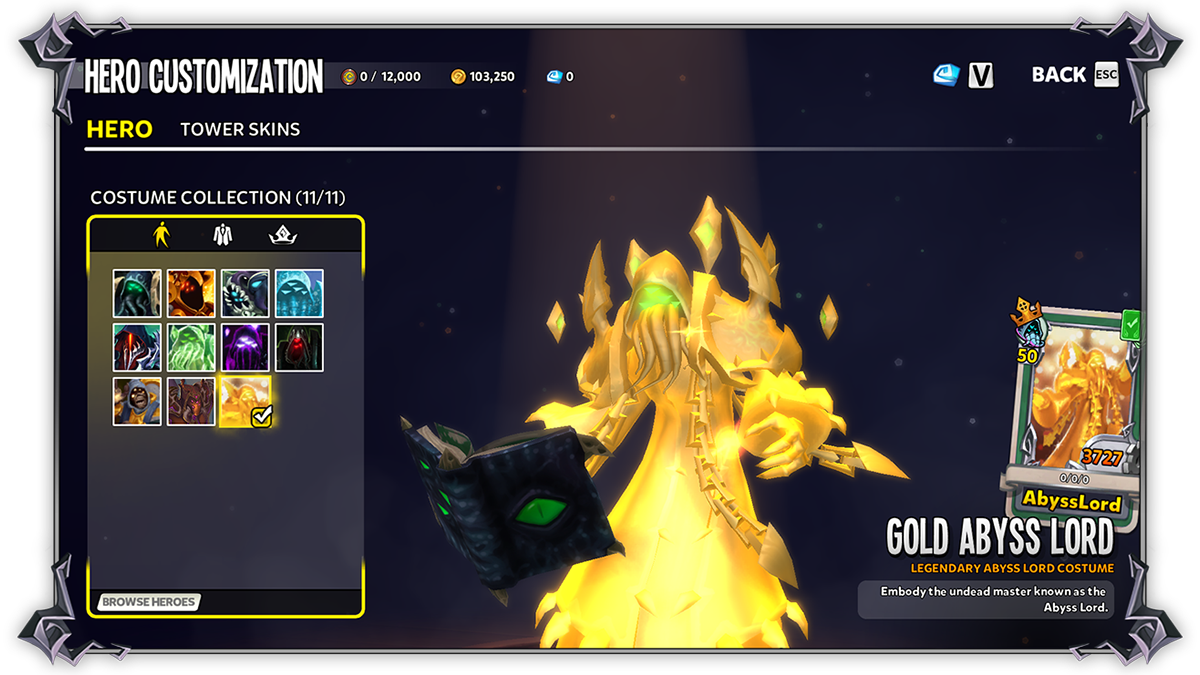Switch to the Tower Skins tab
The height and width of the screenshot is (675, 1200).
click(240, 129)
